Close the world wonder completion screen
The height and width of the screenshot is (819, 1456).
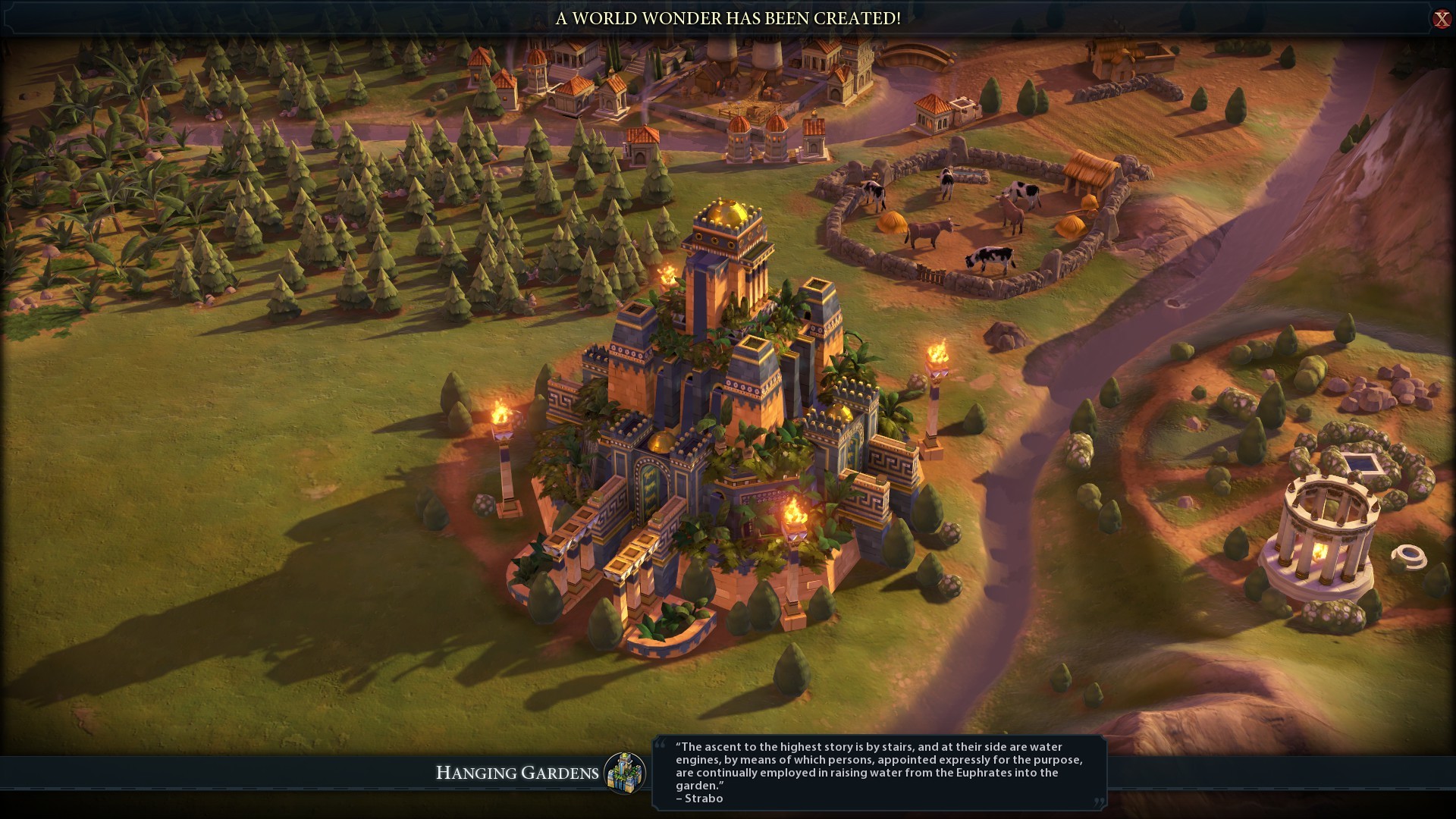[x=1442, y=19]
